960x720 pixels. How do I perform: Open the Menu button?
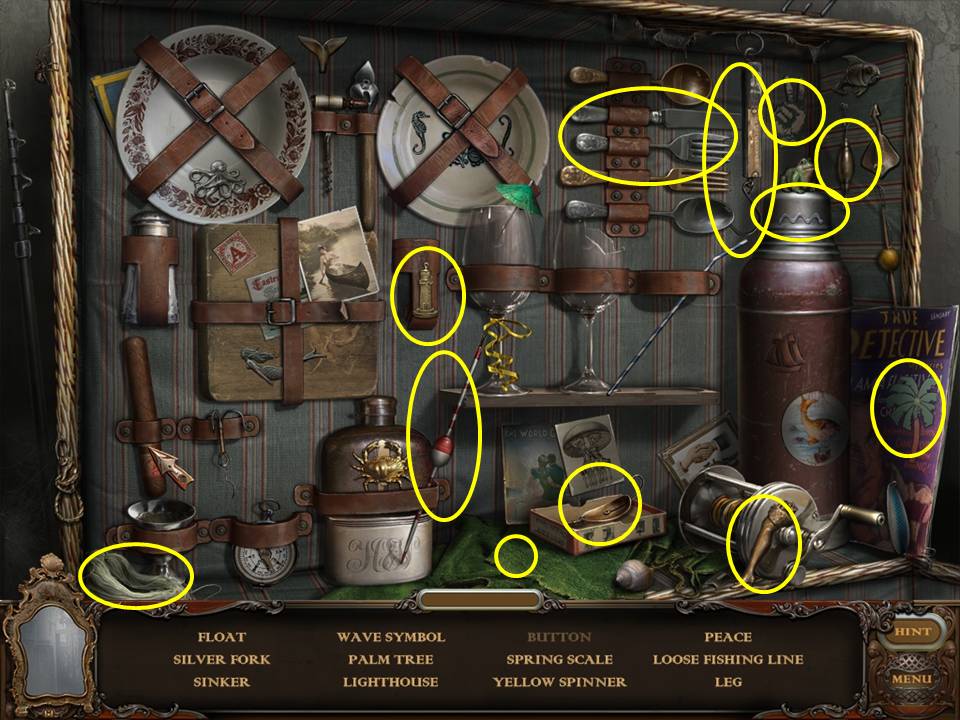coord(912,680)
